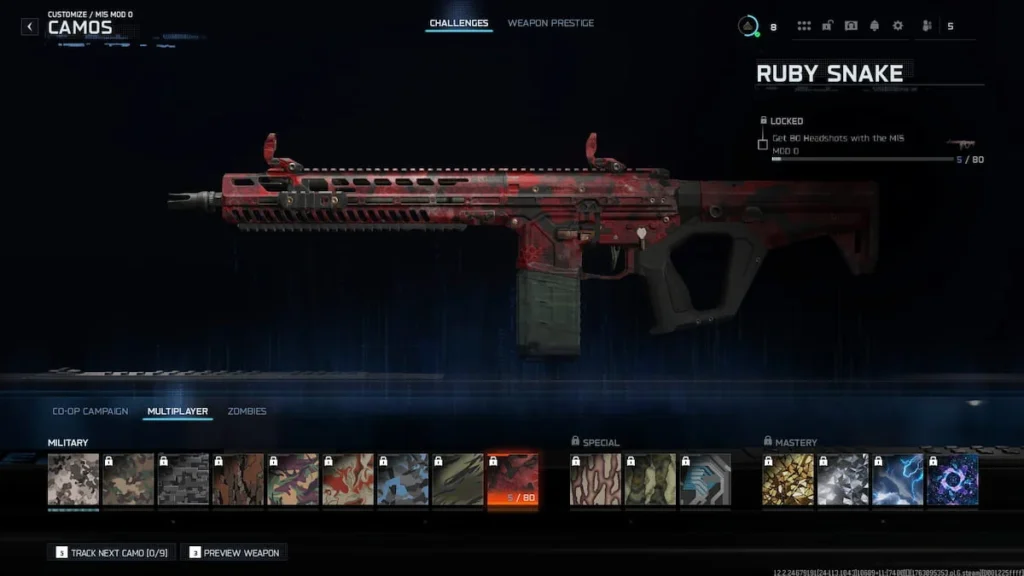Image resolution: width=1024 pixels, height=576 pixels.
Task: Select the Multiplayer camo tab
Action: tap(177, 411)
